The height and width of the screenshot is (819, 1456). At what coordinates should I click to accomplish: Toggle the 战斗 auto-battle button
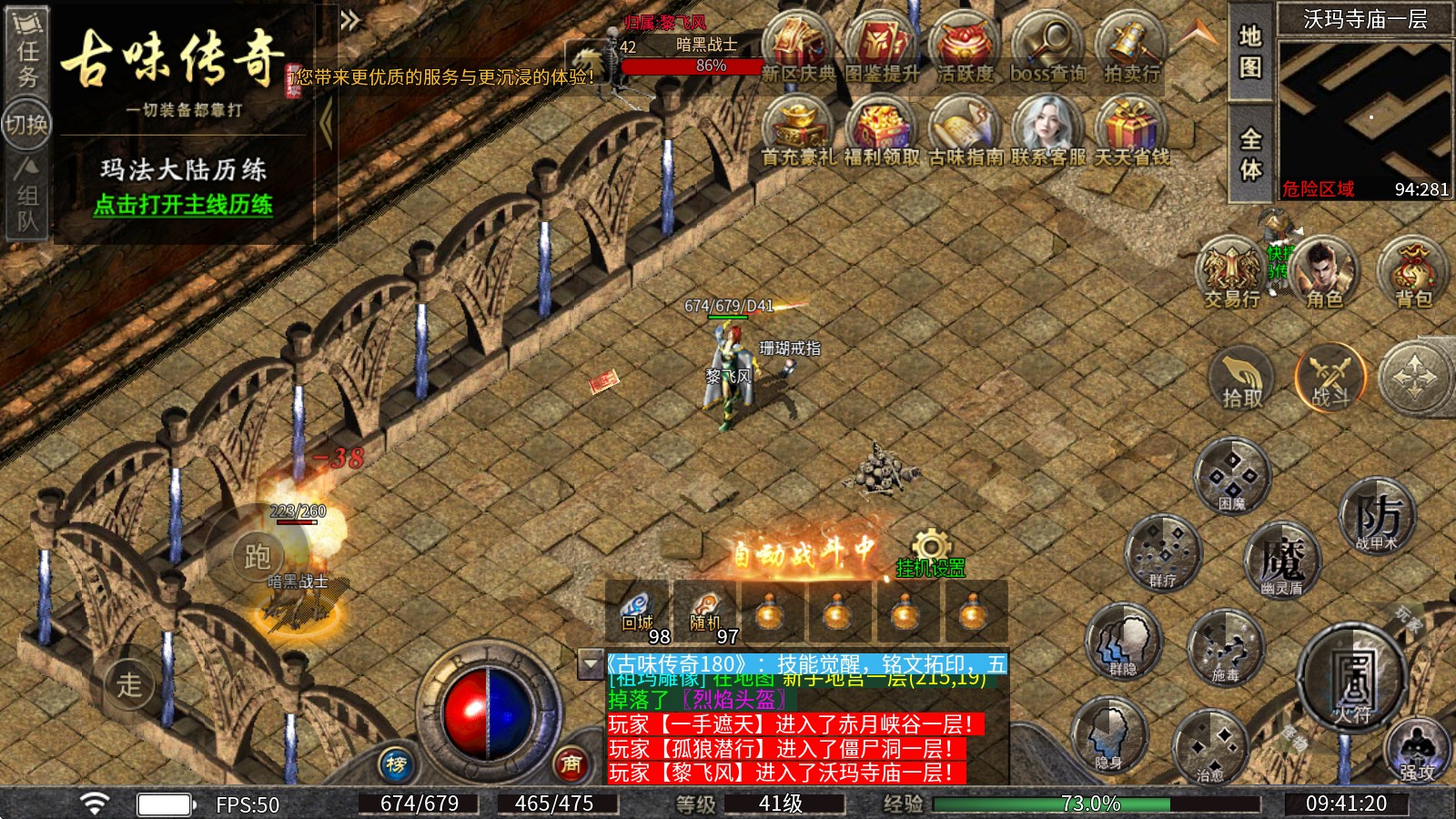point(1330,378)
